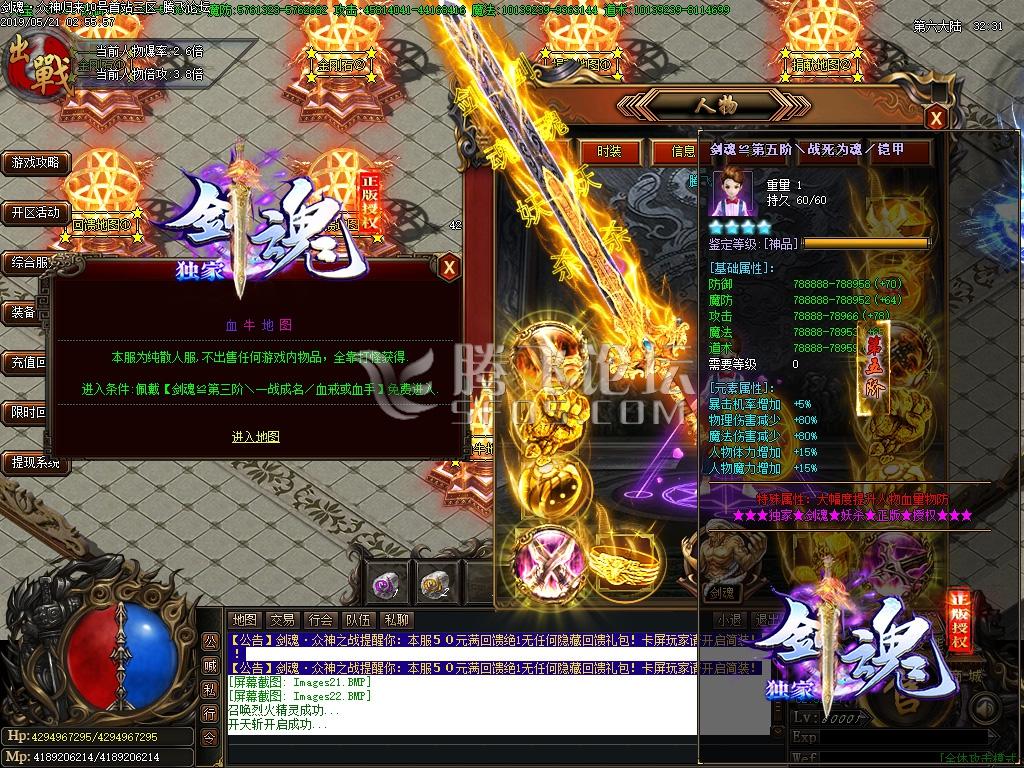Screen dimensions: 1024x768
Task: Select the 交易 trade chat tab
Action: tap(282, 620)
